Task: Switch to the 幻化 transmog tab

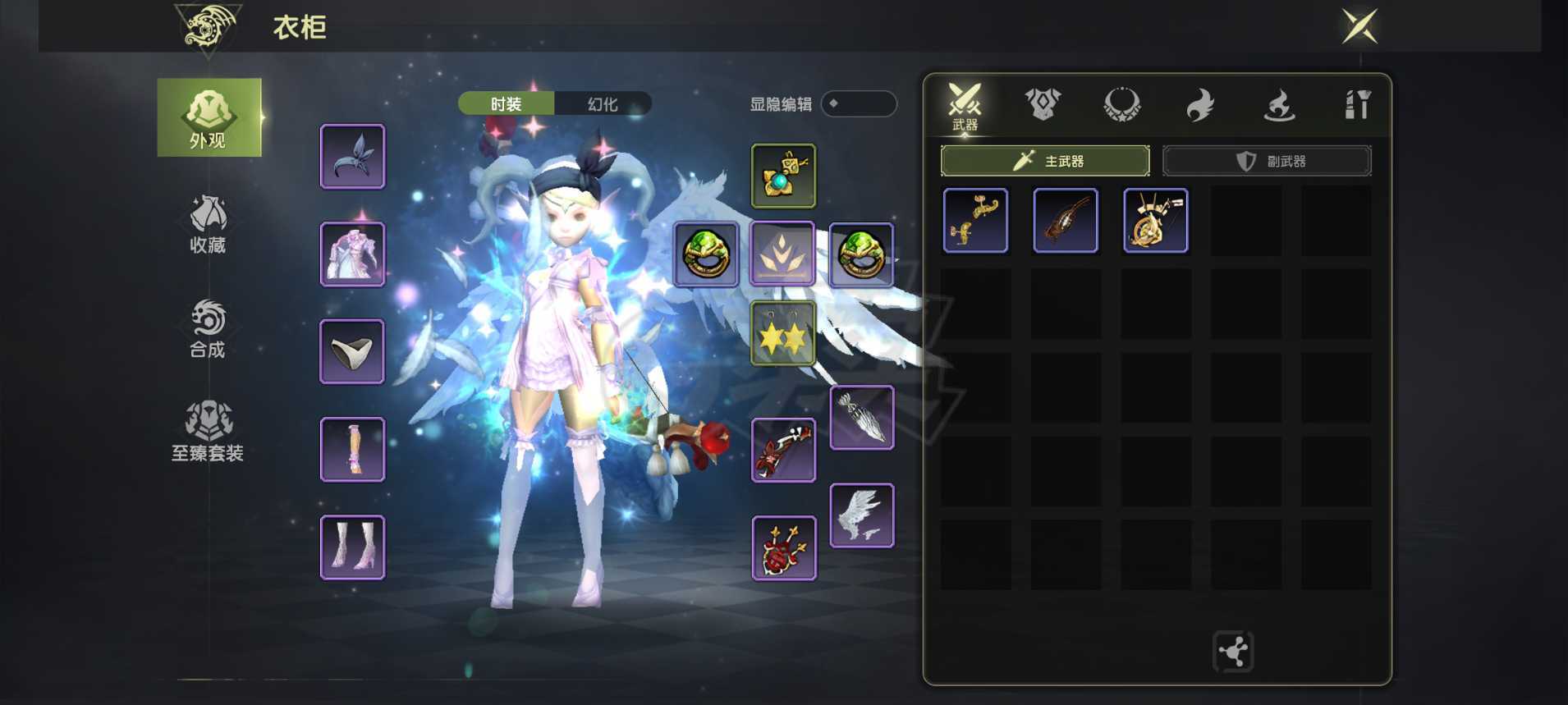Action: 603,104
